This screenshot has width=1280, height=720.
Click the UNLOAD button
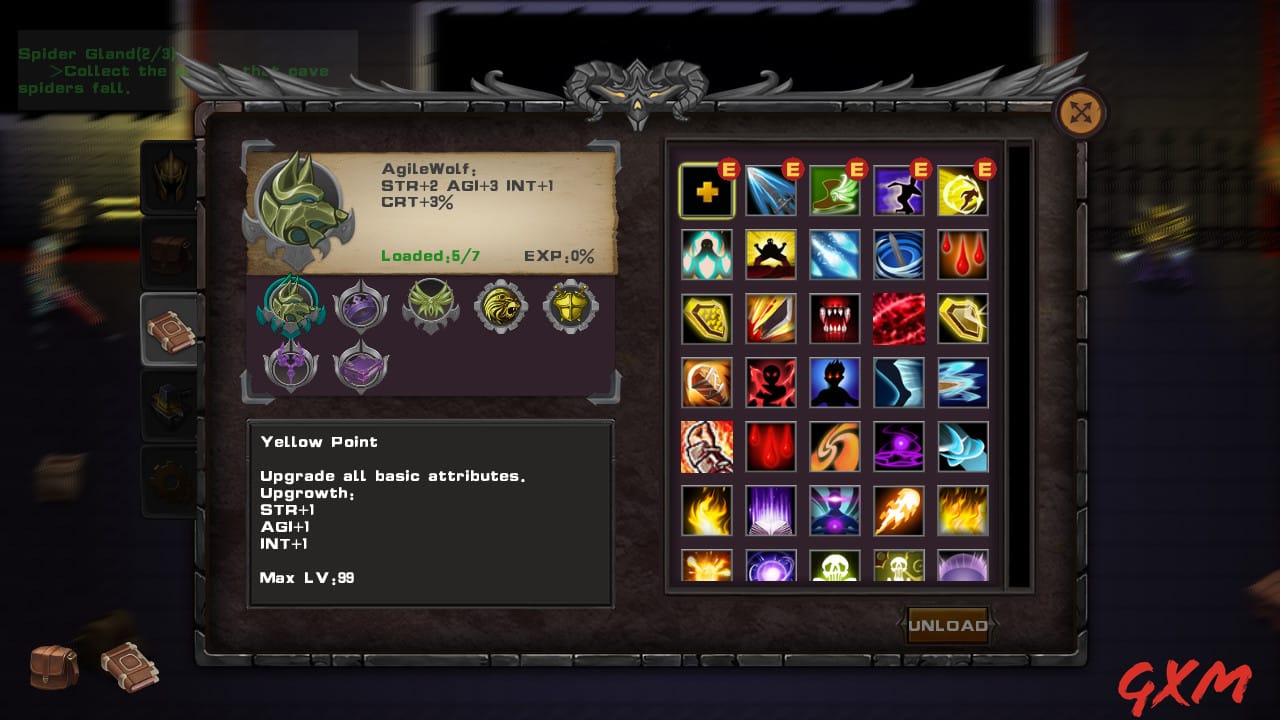point(946,626)
